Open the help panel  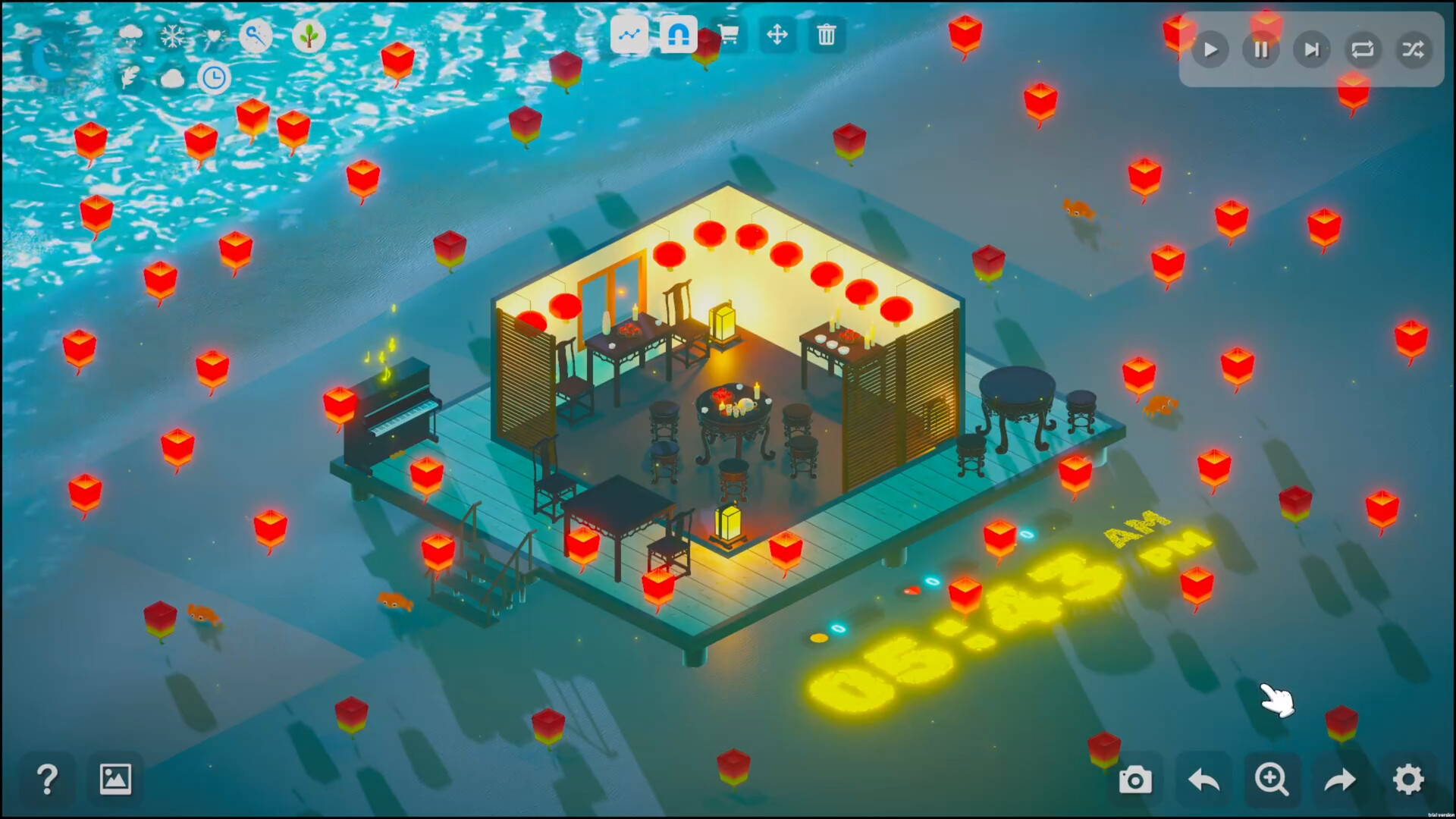click(47, 779)
